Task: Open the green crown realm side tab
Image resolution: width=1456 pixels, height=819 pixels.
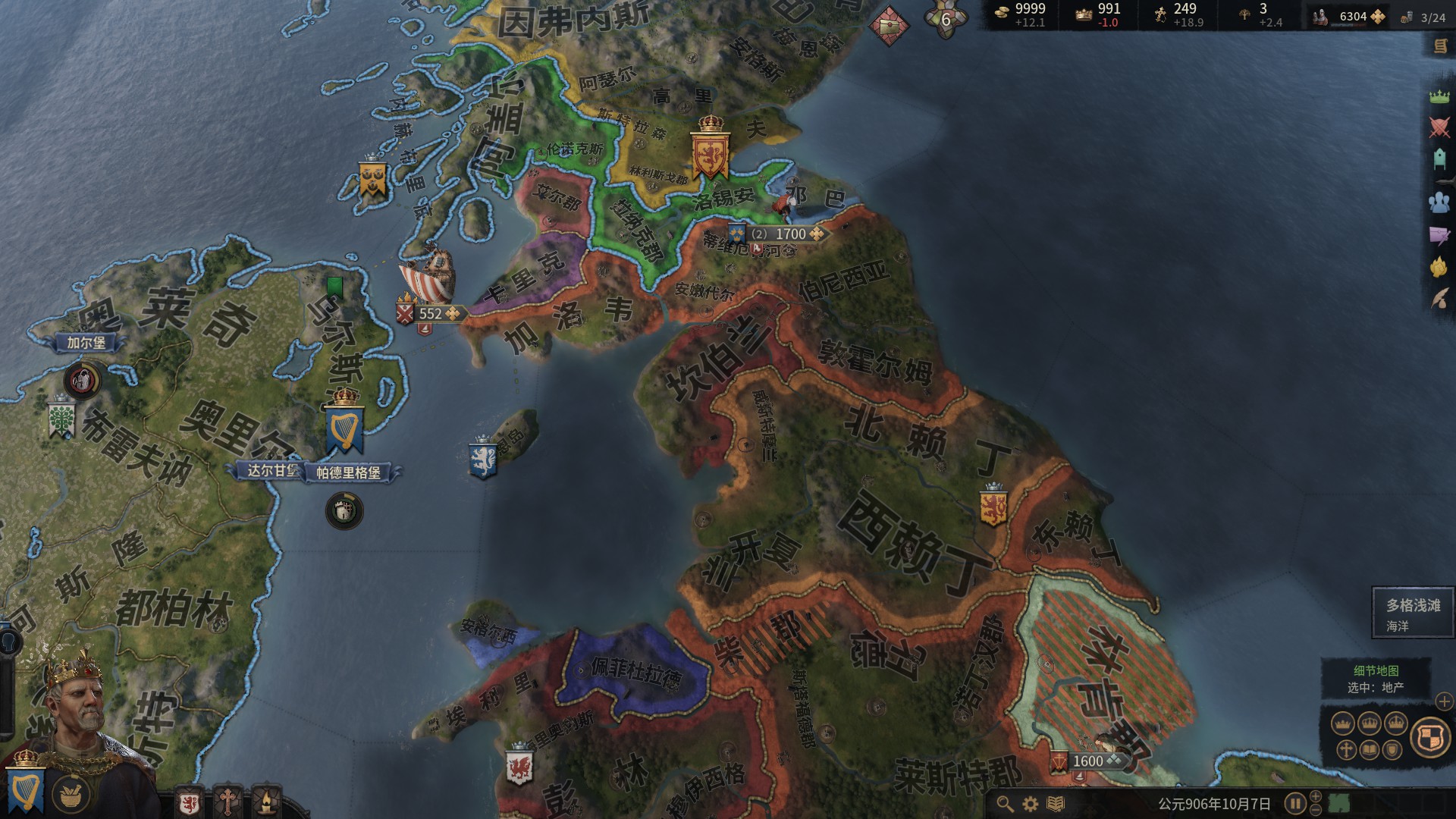Action: (x=1439, y=96)
